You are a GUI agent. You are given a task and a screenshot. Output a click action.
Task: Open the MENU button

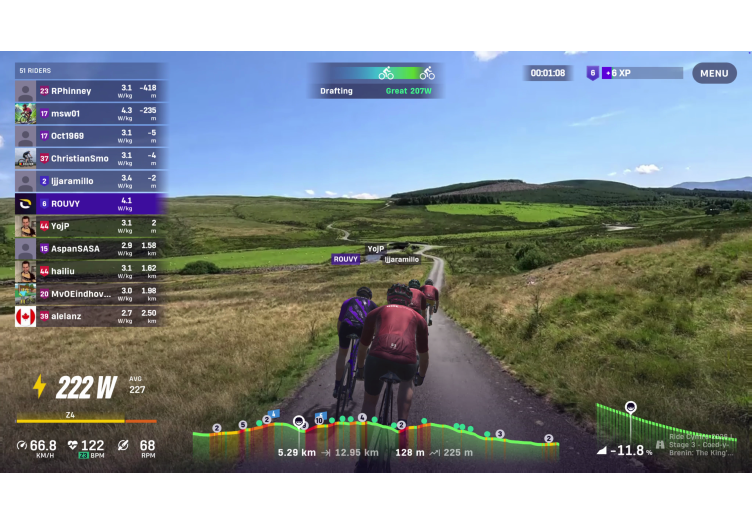tap(714, 73)
